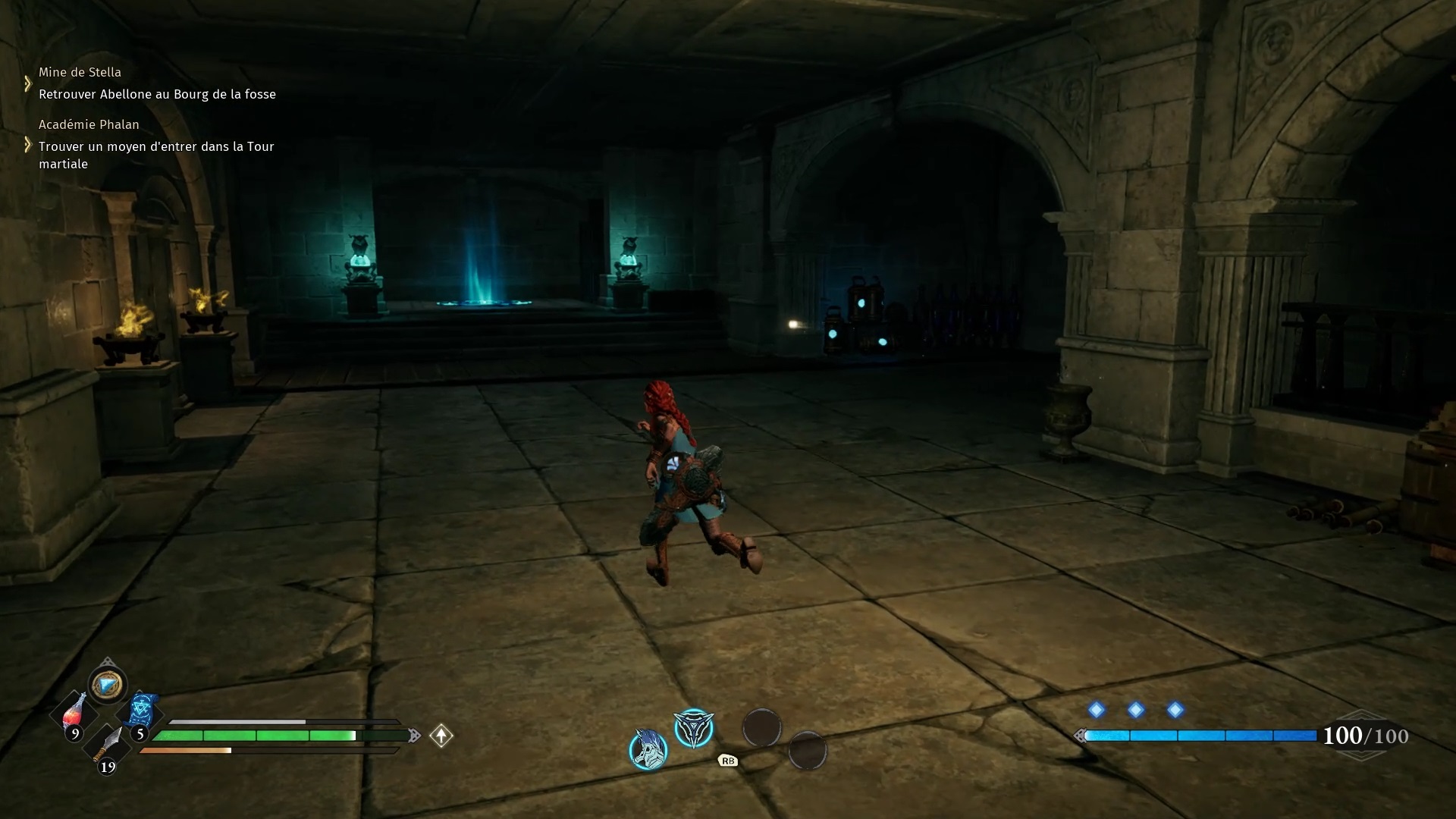This screenshot has height=819, width=1456.
Task: Trigger the triangular blue sigil ability
Action: point(694,729)
